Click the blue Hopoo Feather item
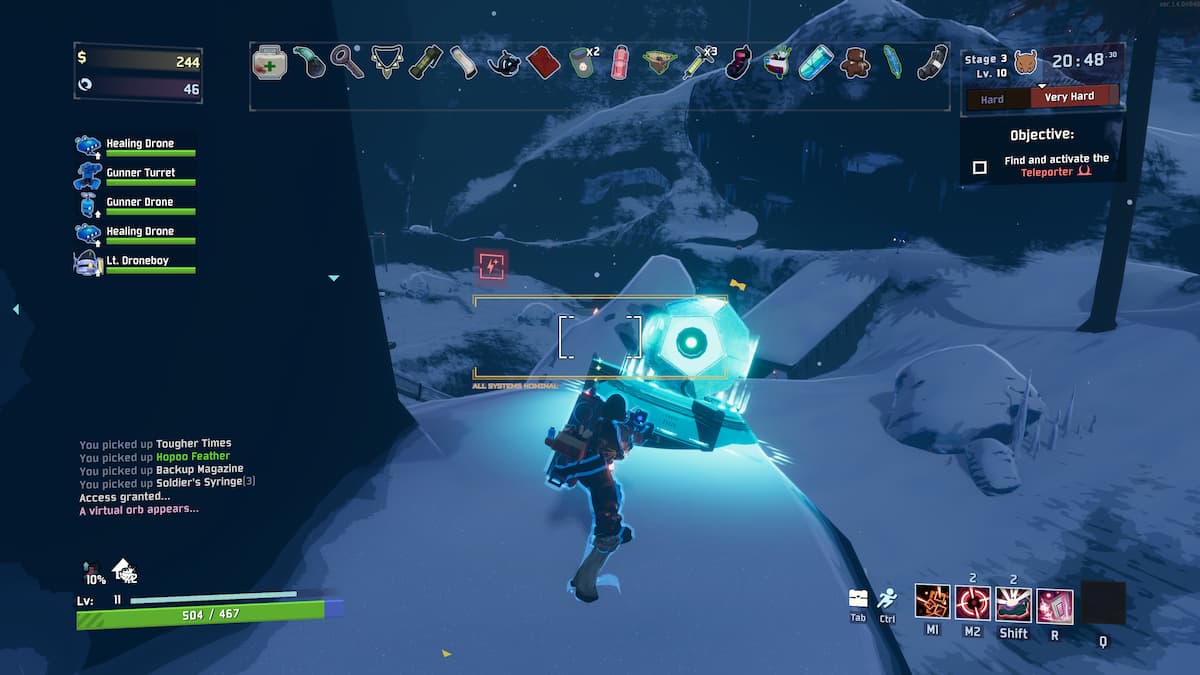1200x675 pixels. point(892,62)
